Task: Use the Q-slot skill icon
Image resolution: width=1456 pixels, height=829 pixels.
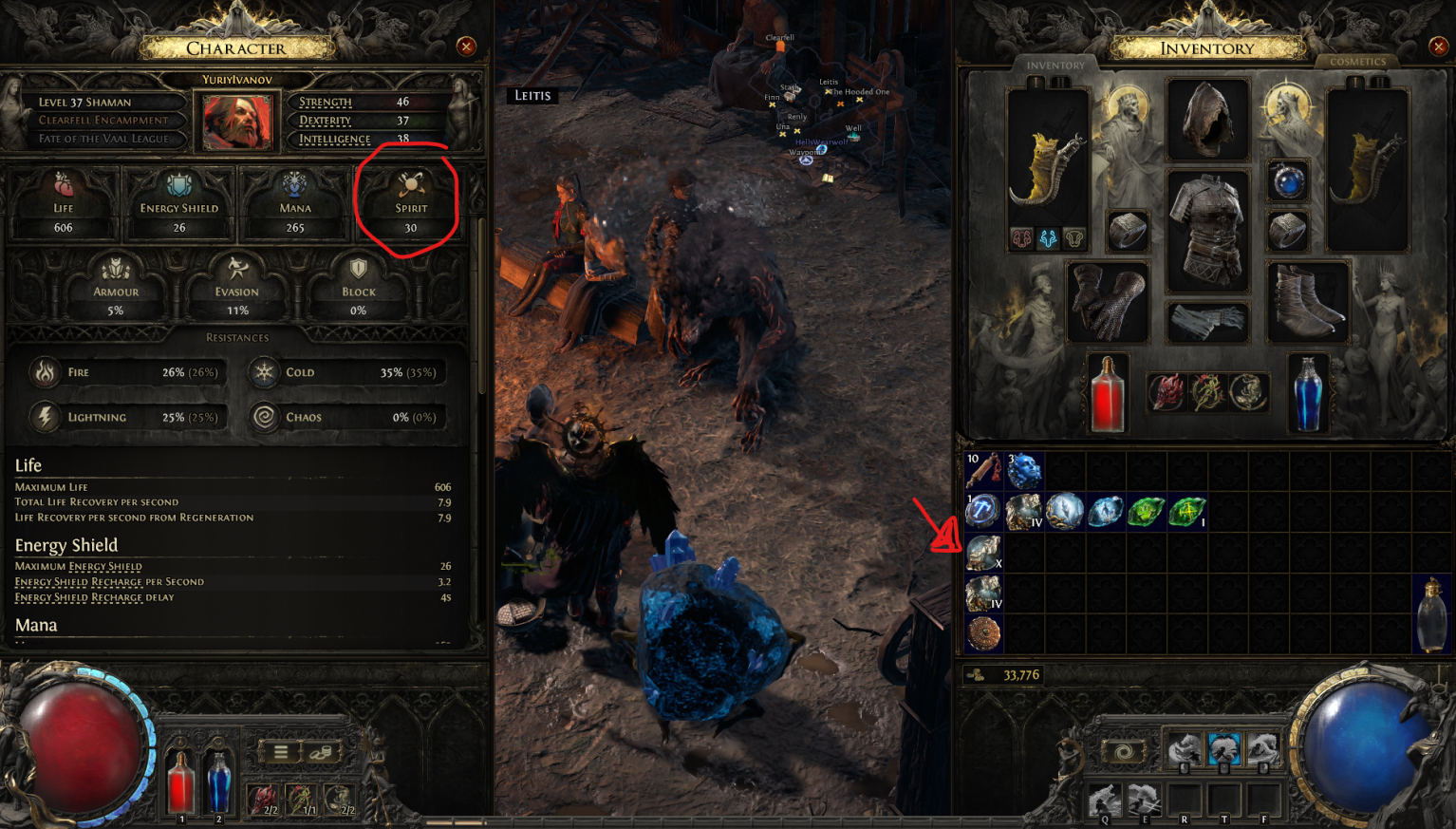Action: click(1105, 800)
